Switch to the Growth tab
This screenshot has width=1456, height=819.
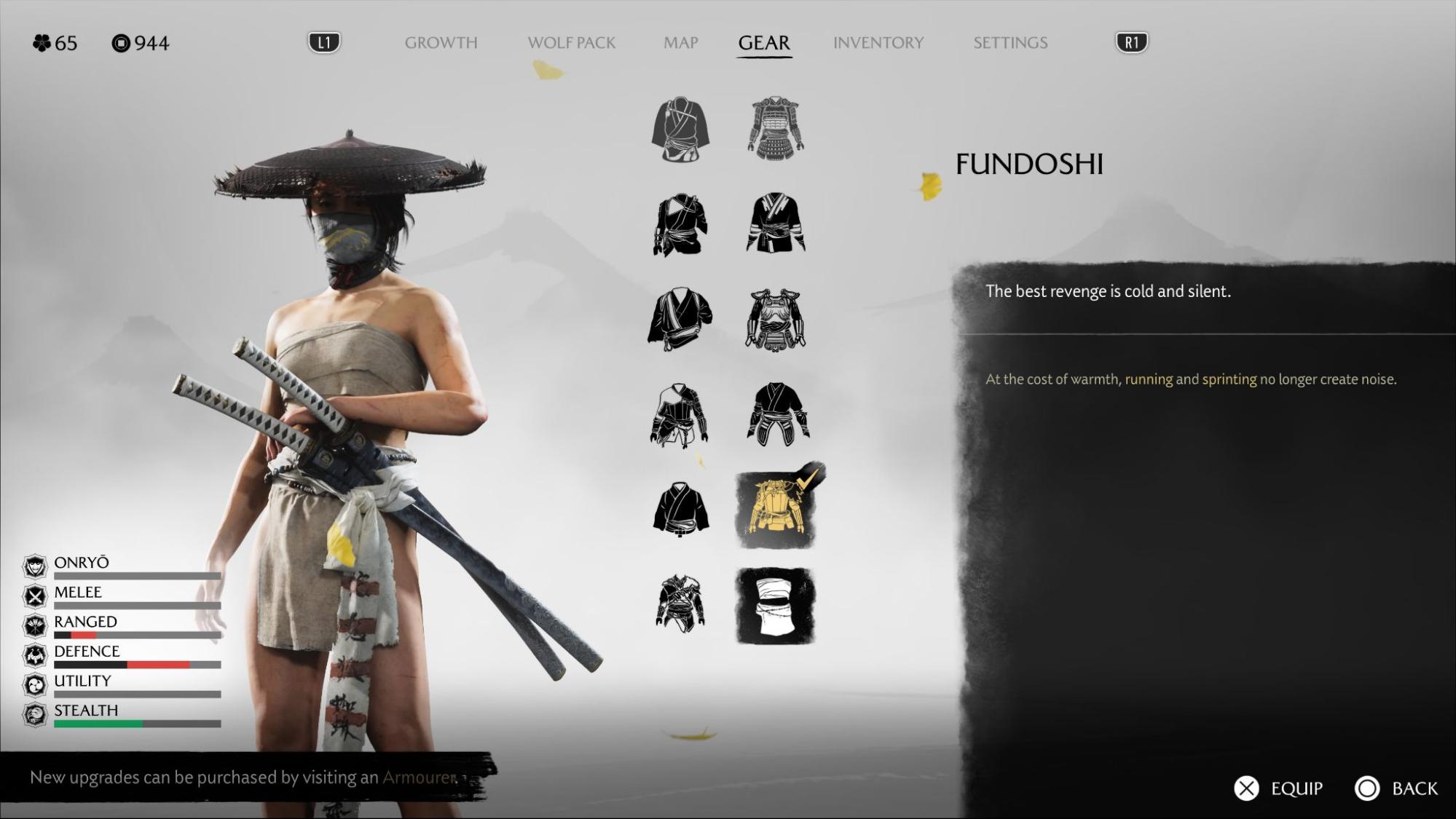click(x=441, y=43)
